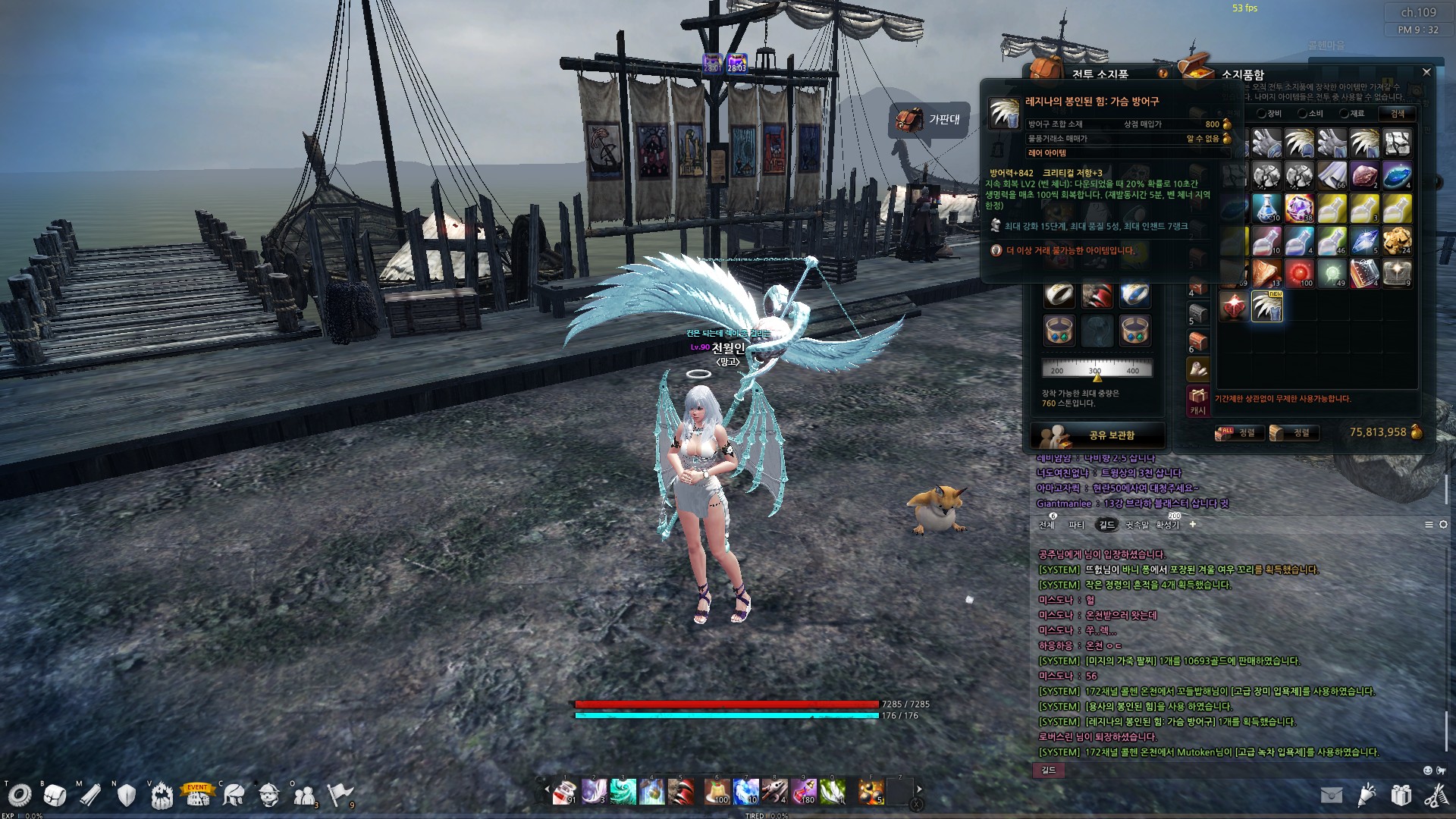This screenshot has height=819, width=1456.
Task: Click the 검색 search button in inventory
Action: coord(1397,114)
